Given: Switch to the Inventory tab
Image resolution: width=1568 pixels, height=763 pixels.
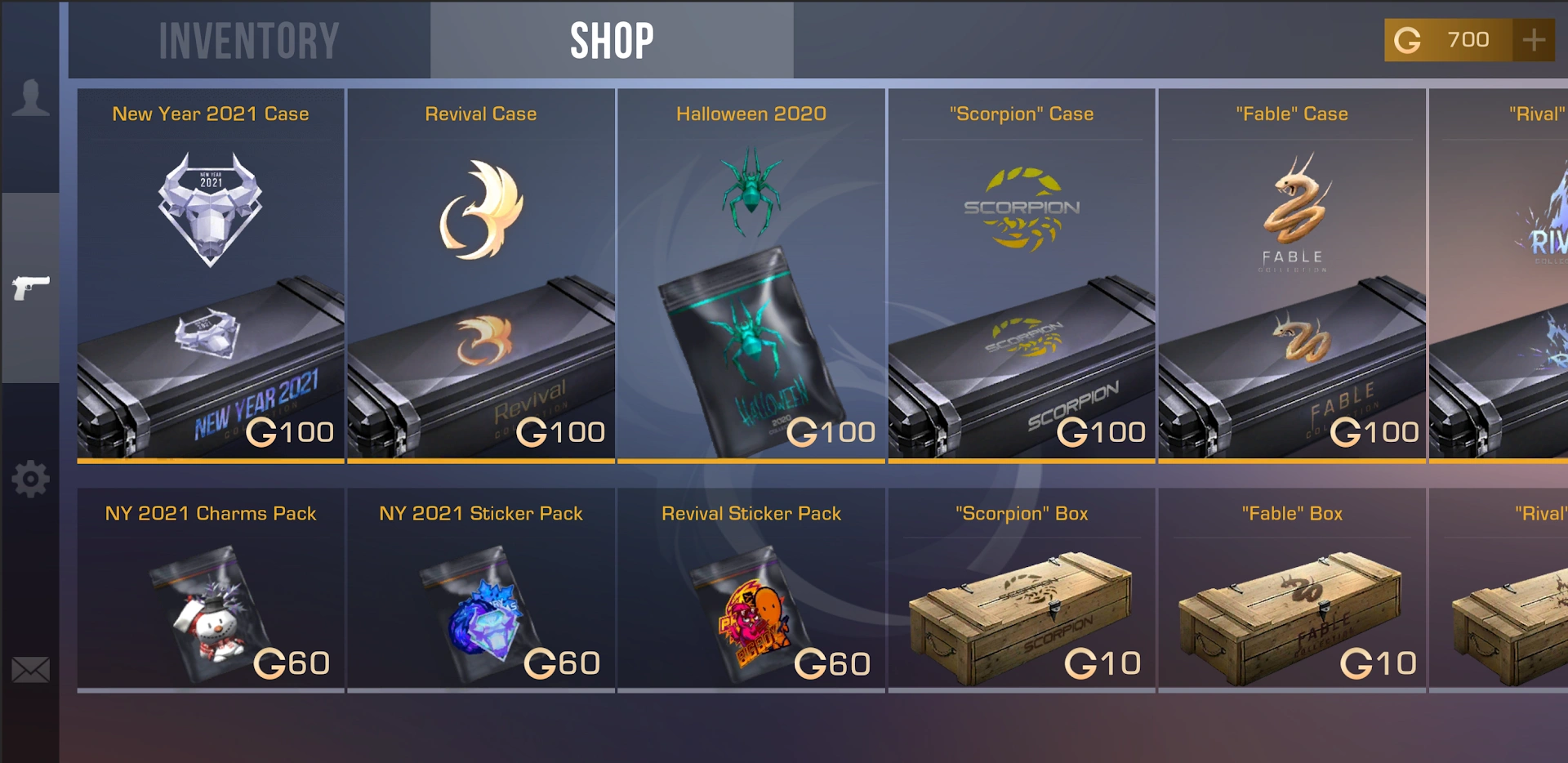Looking at the screenshot, I should (x=249, y=39).
